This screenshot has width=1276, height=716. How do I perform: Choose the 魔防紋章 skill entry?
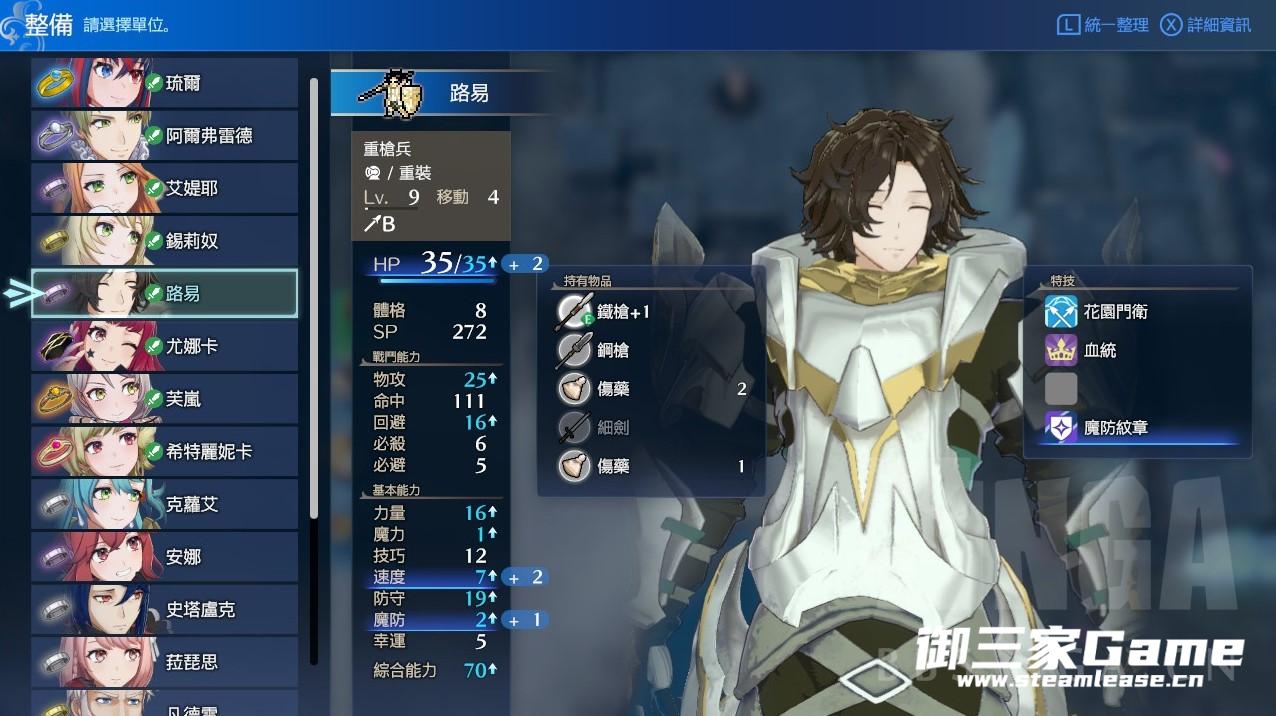pos(1115,428)
